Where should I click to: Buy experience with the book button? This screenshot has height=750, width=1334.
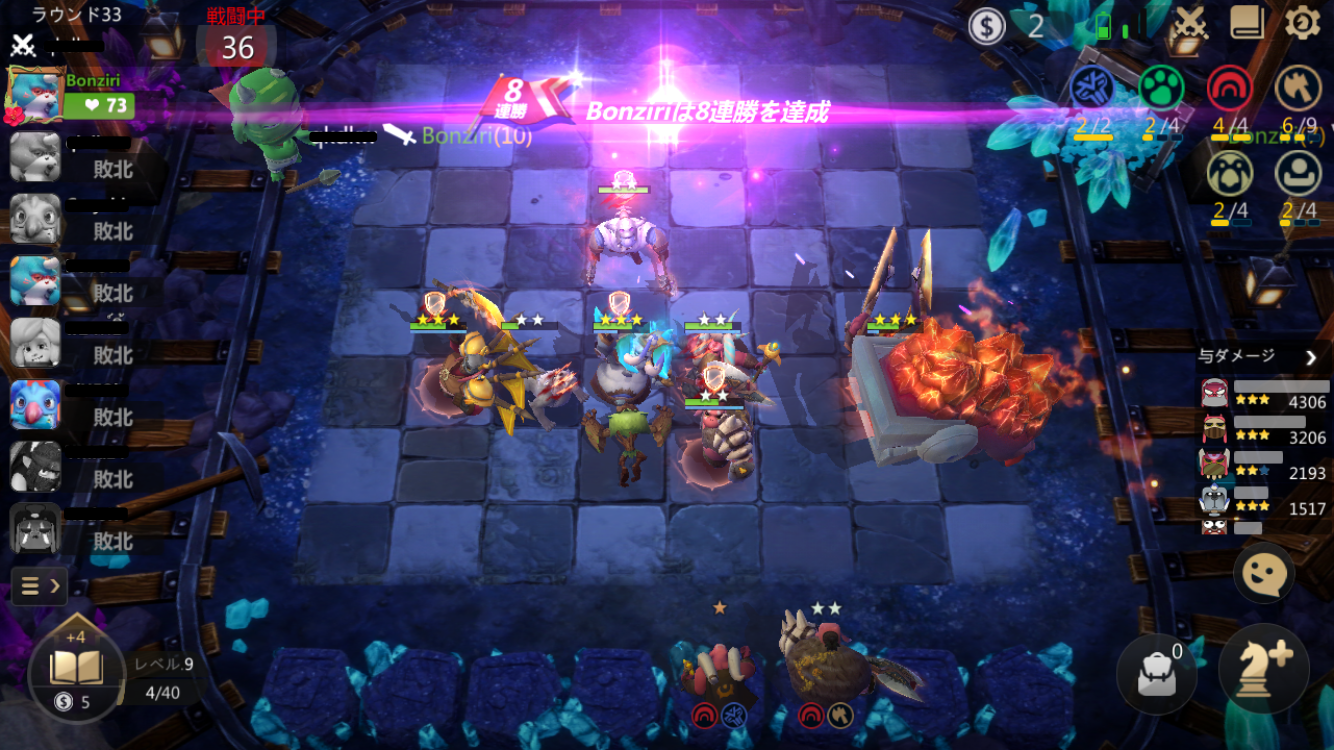coord(76,667)
